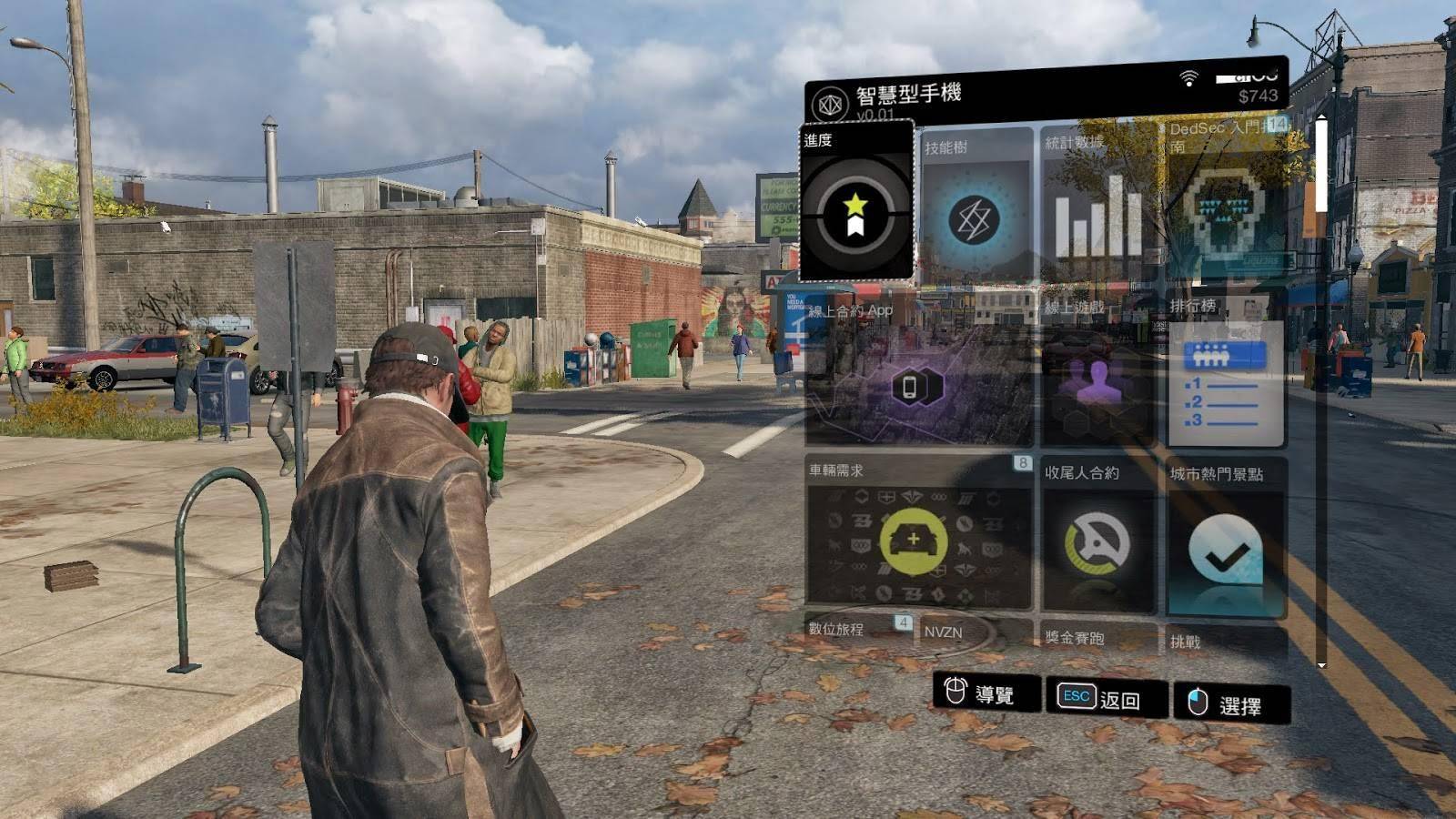This screenshot has height=819, width=1456.
Task: Click the smartphone menu's vertical scrollbar
Action: pos(1321,164)
